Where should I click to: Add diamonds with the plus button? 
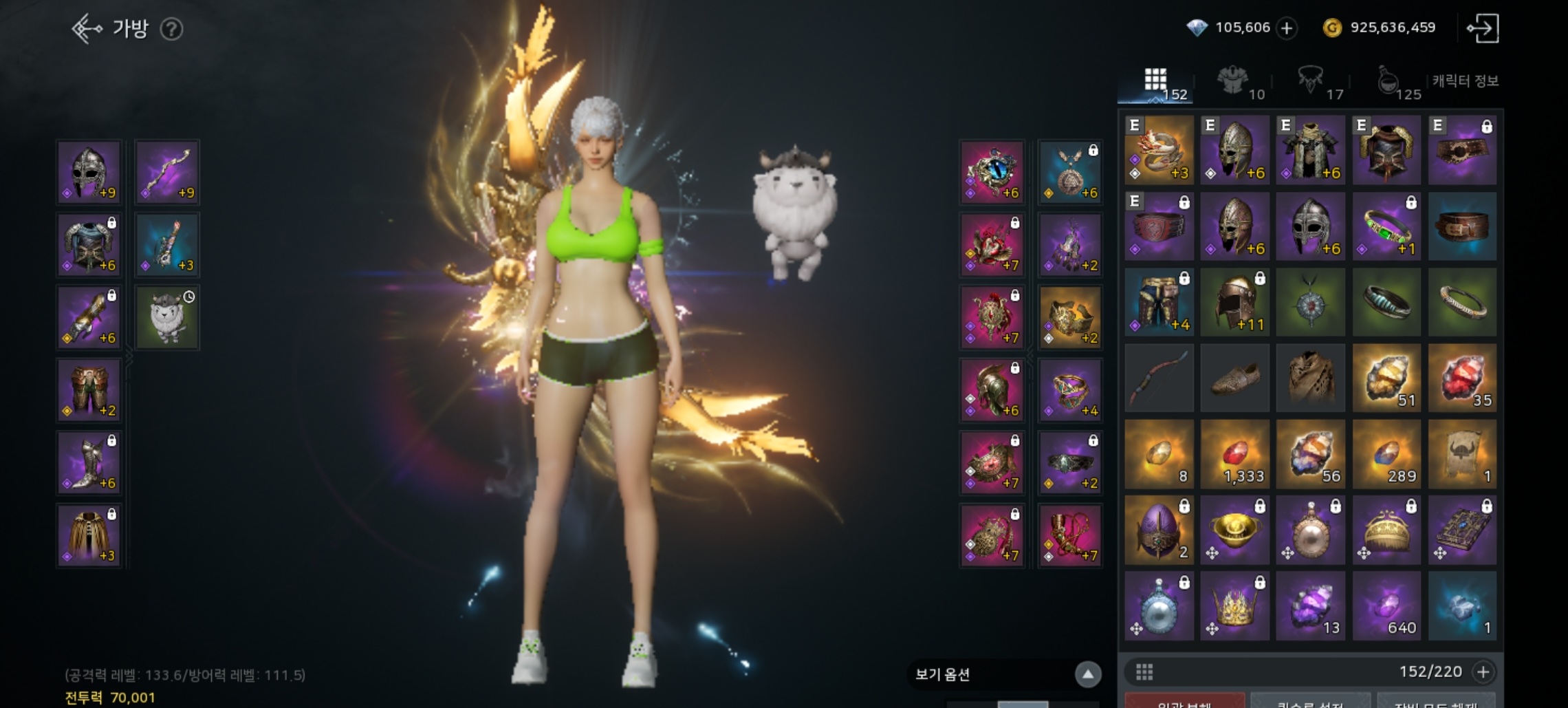click(x=1287, y=28)
